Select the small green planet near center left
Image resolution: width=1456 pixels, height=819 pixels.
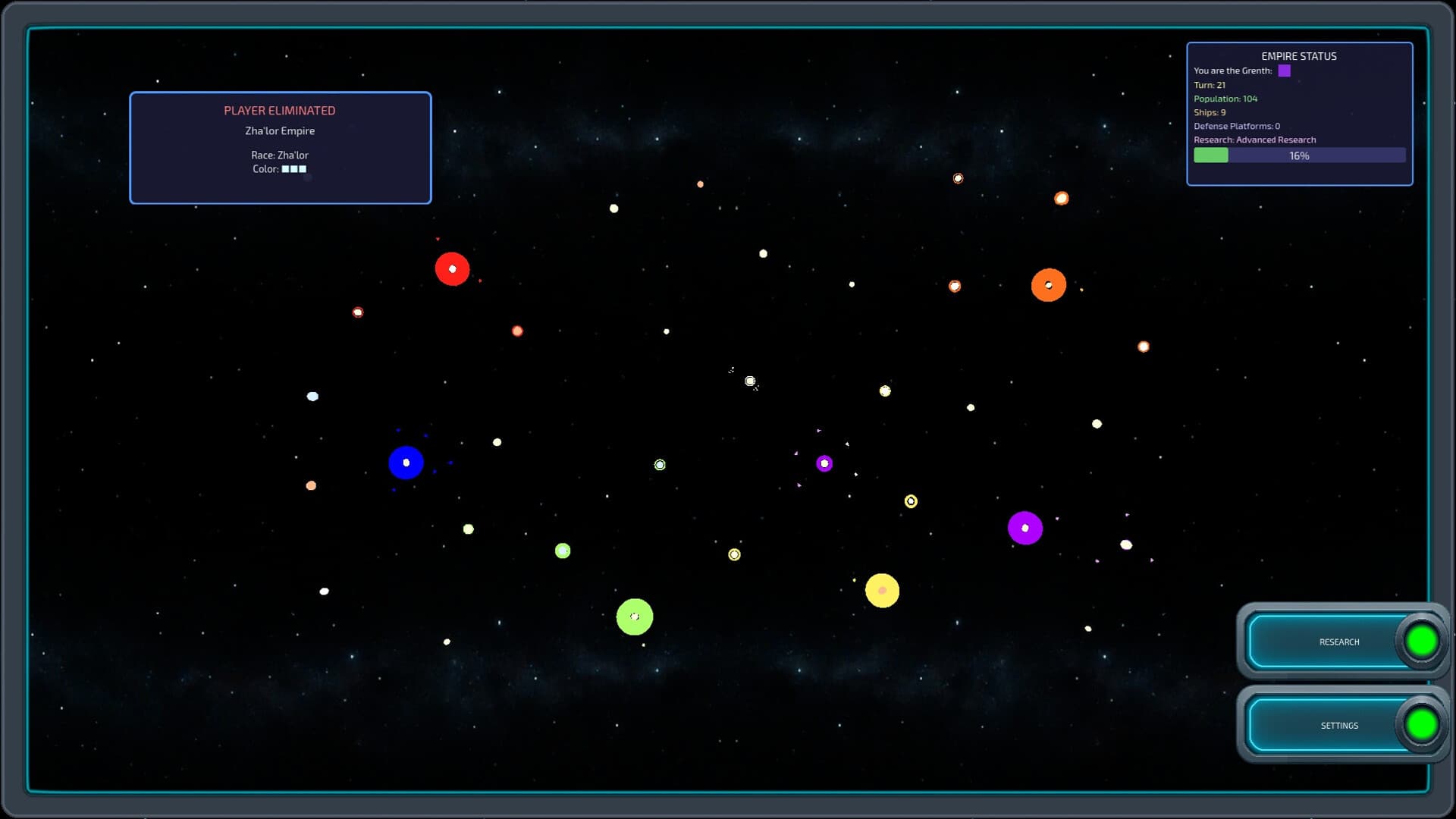pos(562,551)
